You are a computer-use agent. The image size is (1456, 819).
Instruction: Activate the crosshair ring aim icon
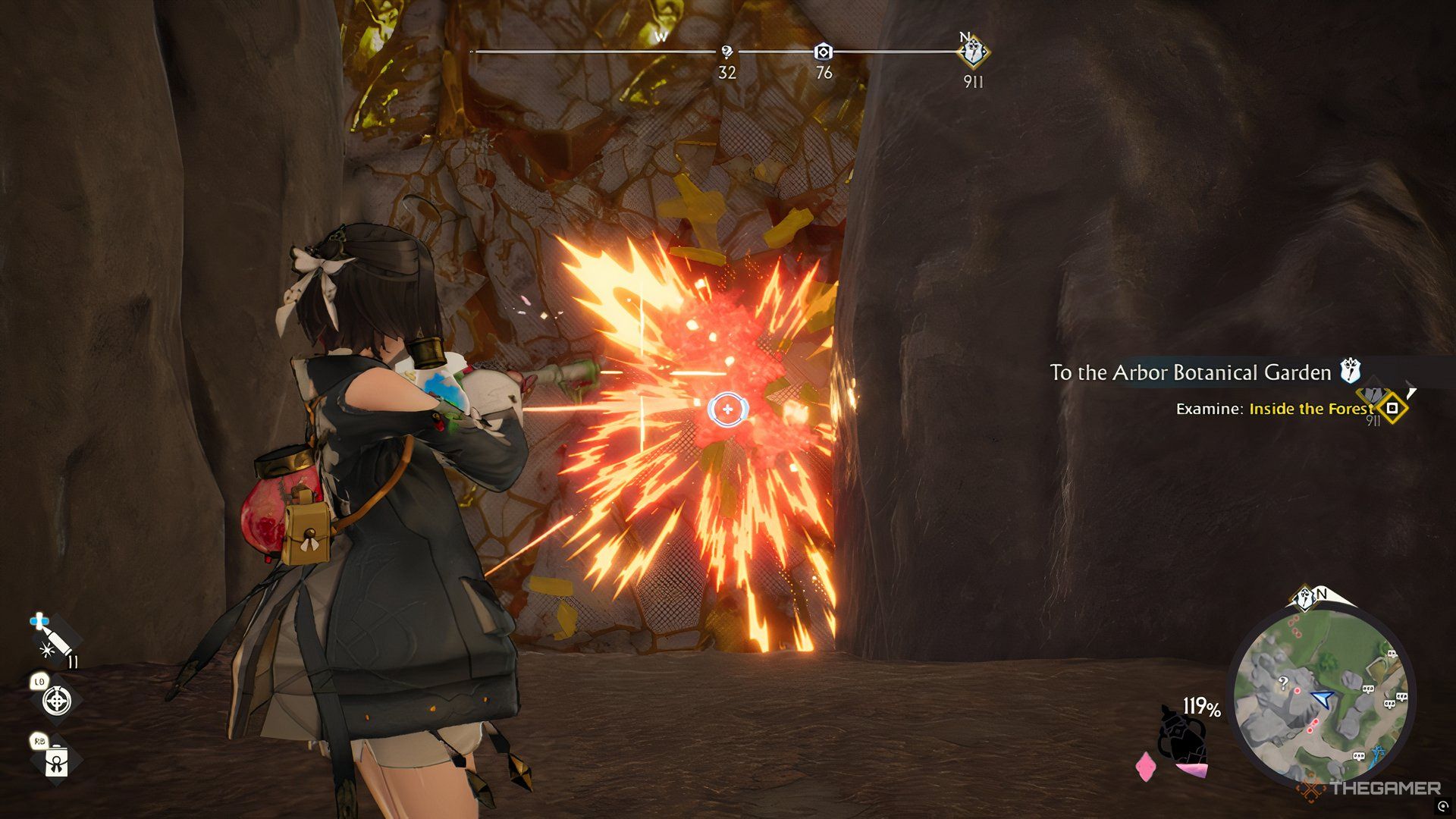click(x=57, y=701)
